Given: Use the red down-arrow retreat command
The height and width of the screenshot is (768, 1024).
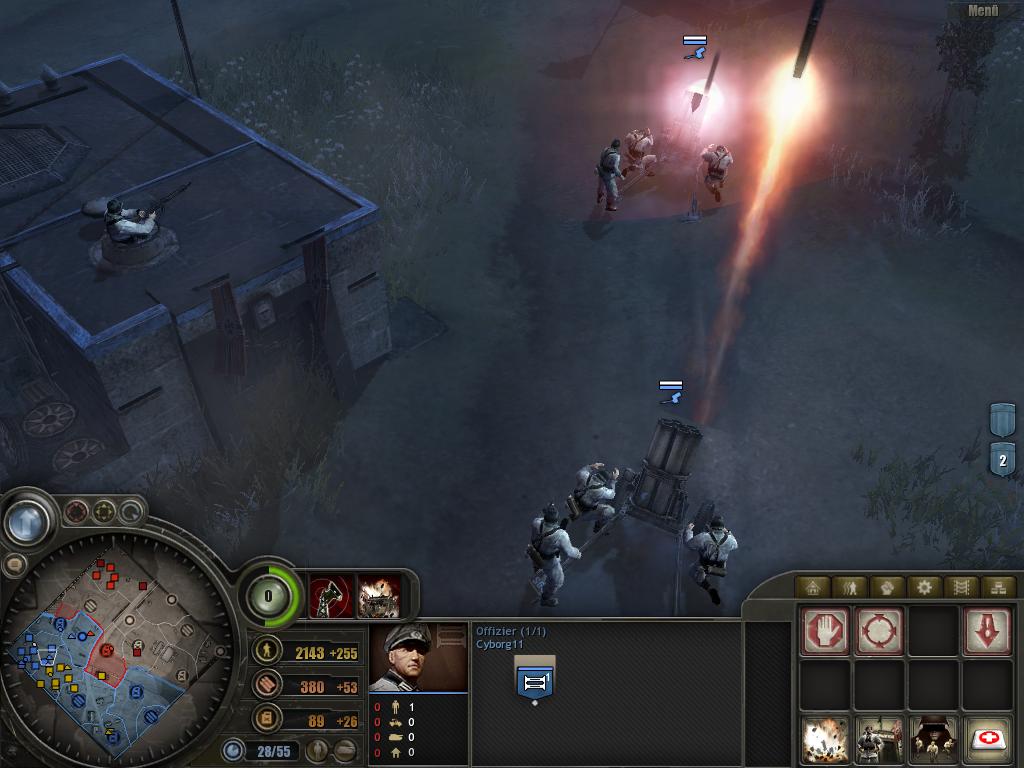Looking at the screenshot, I should (987, 631).
